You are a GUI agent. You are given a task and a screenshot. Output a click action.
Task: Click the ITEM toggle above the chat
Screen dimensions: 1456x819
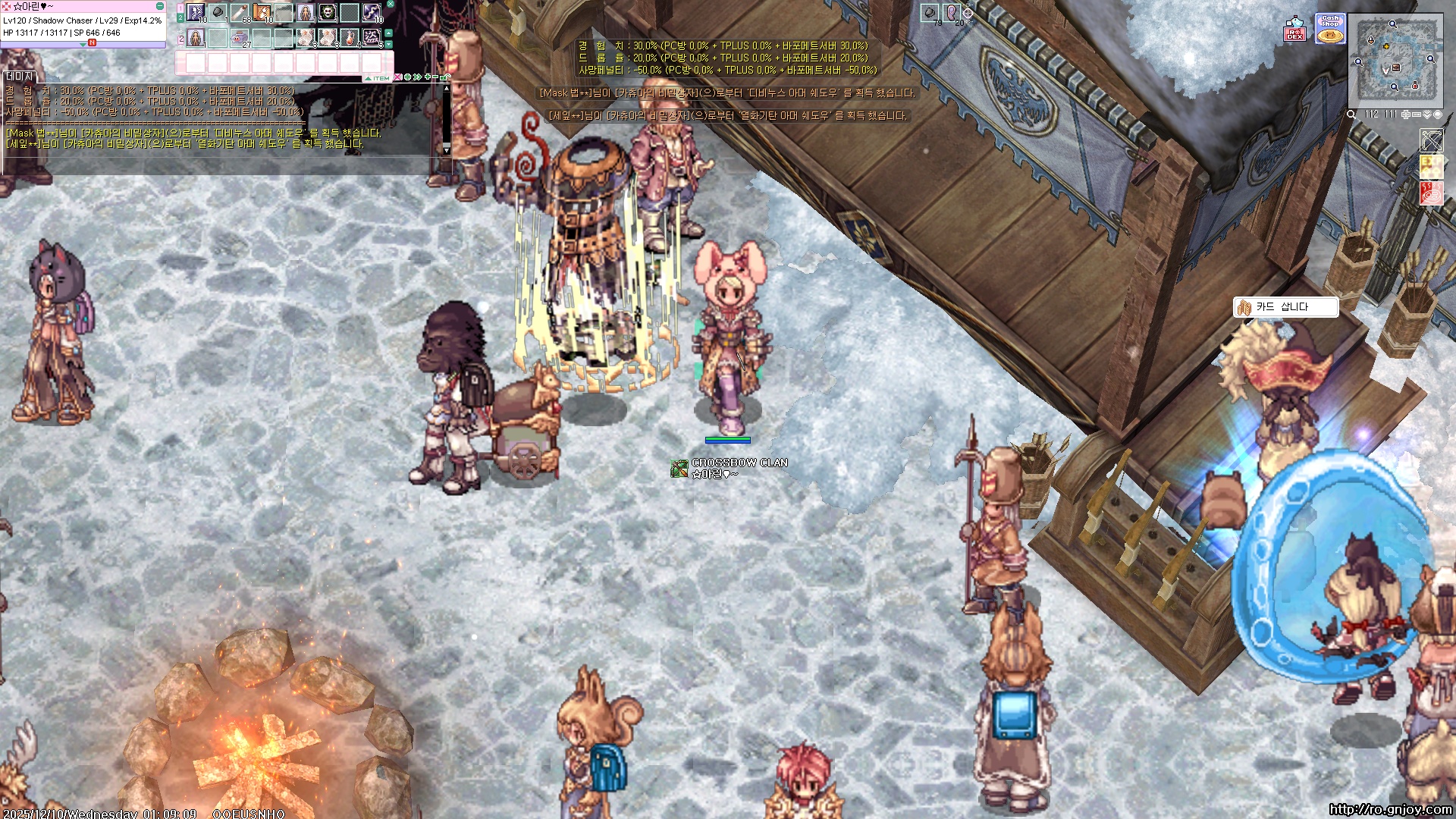coord(378,78)
